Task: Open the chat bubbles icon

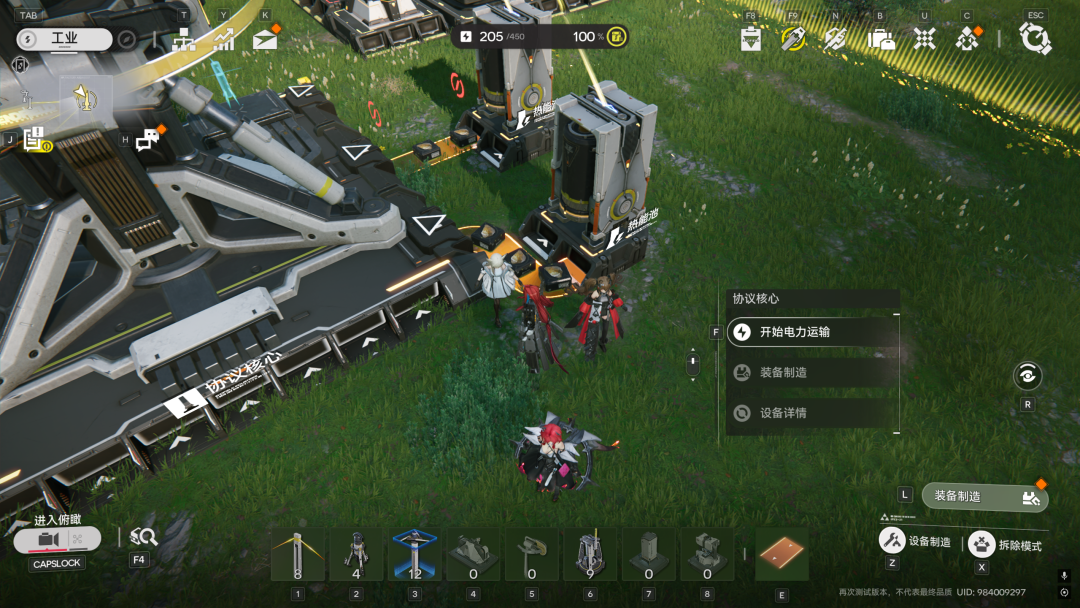Action: click(147, 140)
